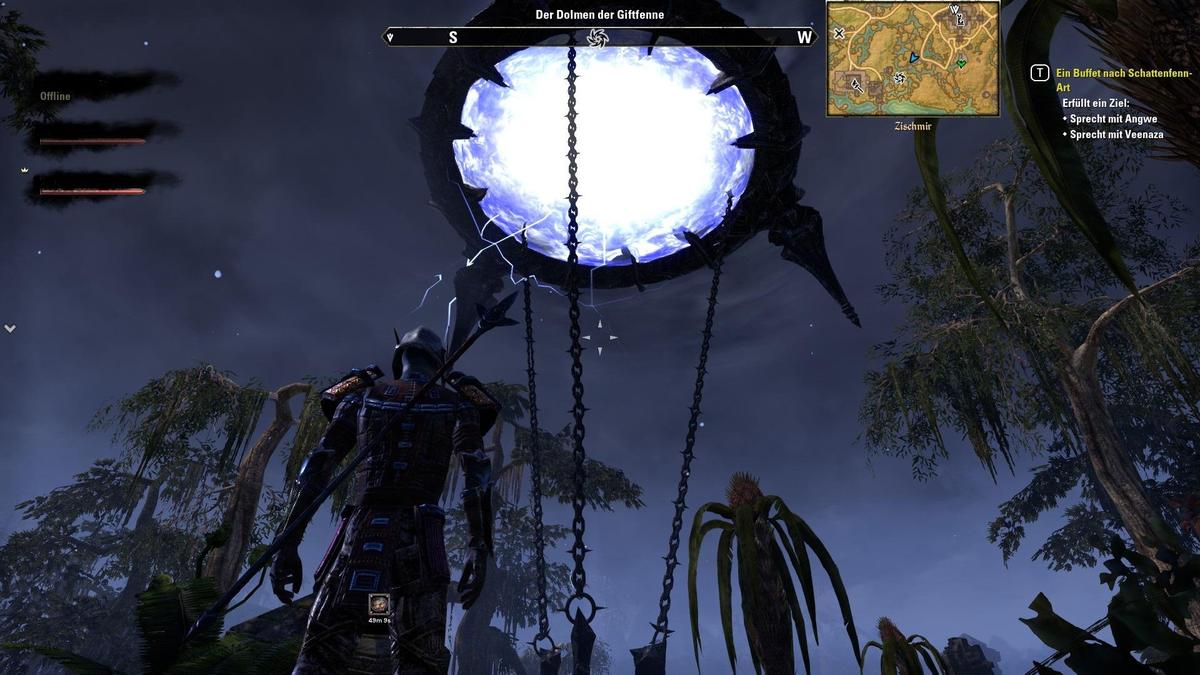
Task: Click the active buff icon above the timer
Action: [x=379, y=604]
